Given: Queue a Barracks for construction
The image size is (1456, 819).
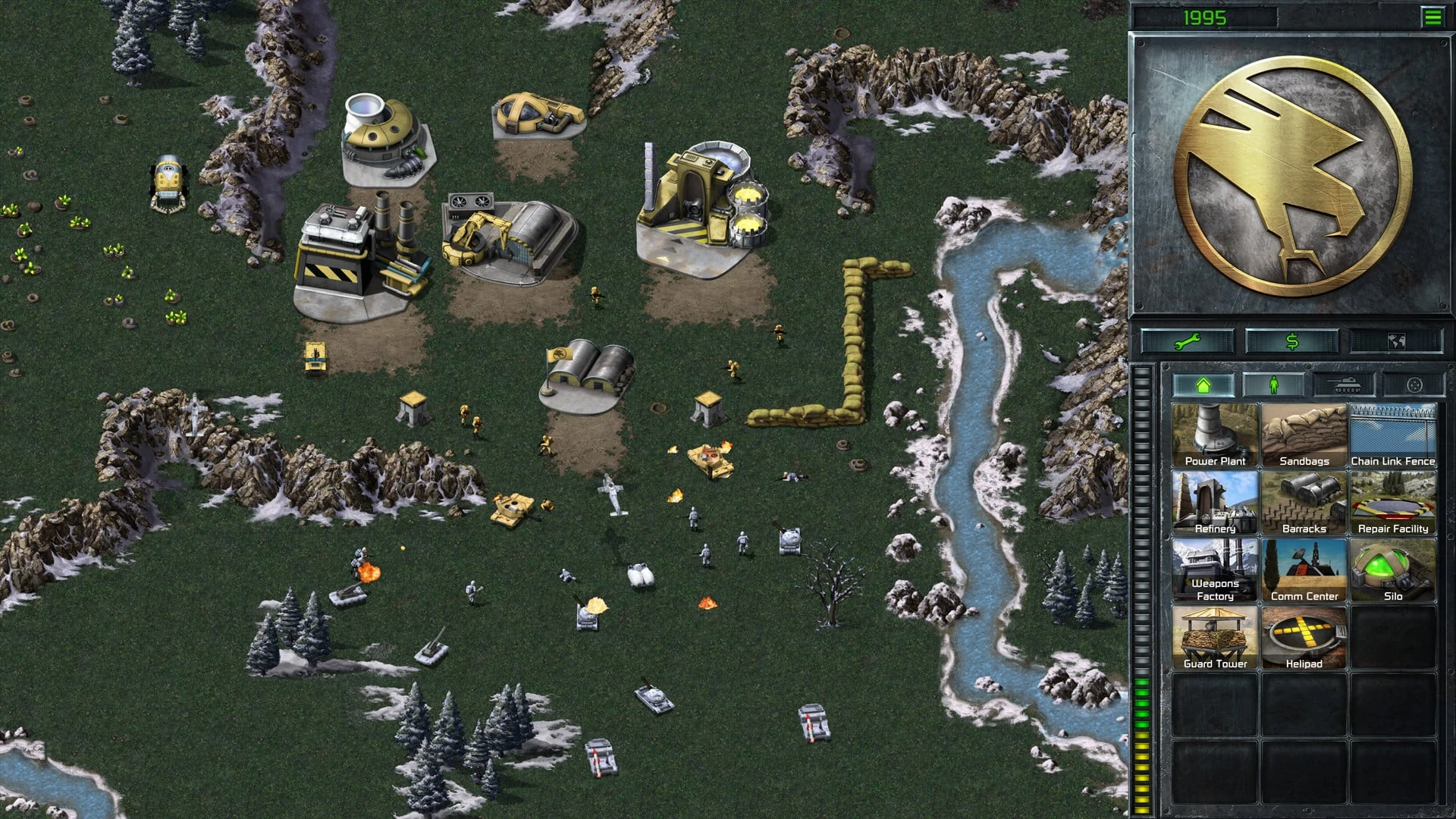Looking at the screenshot, I should 1304,500.
